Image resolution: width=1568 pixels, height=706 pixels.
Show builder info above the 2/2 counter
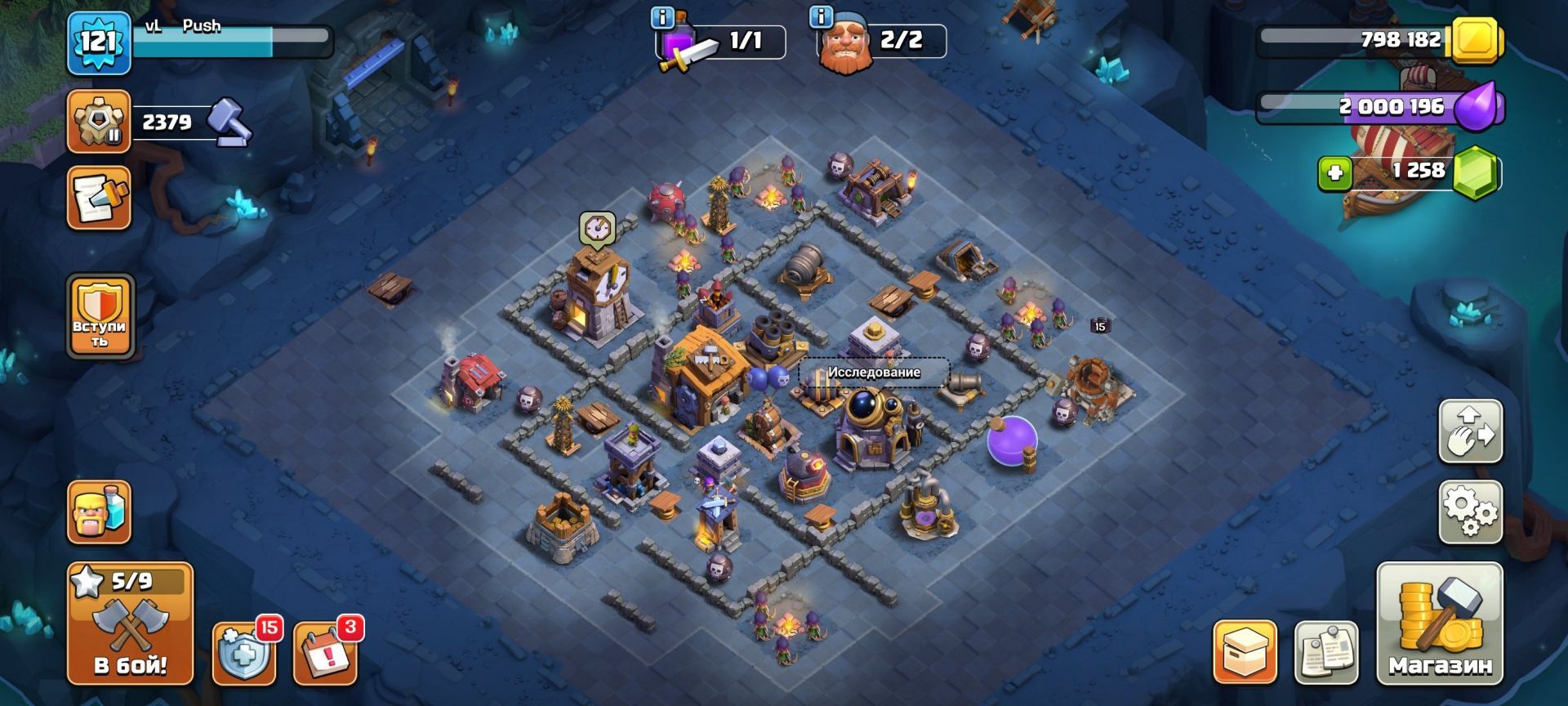pos(820,17)
